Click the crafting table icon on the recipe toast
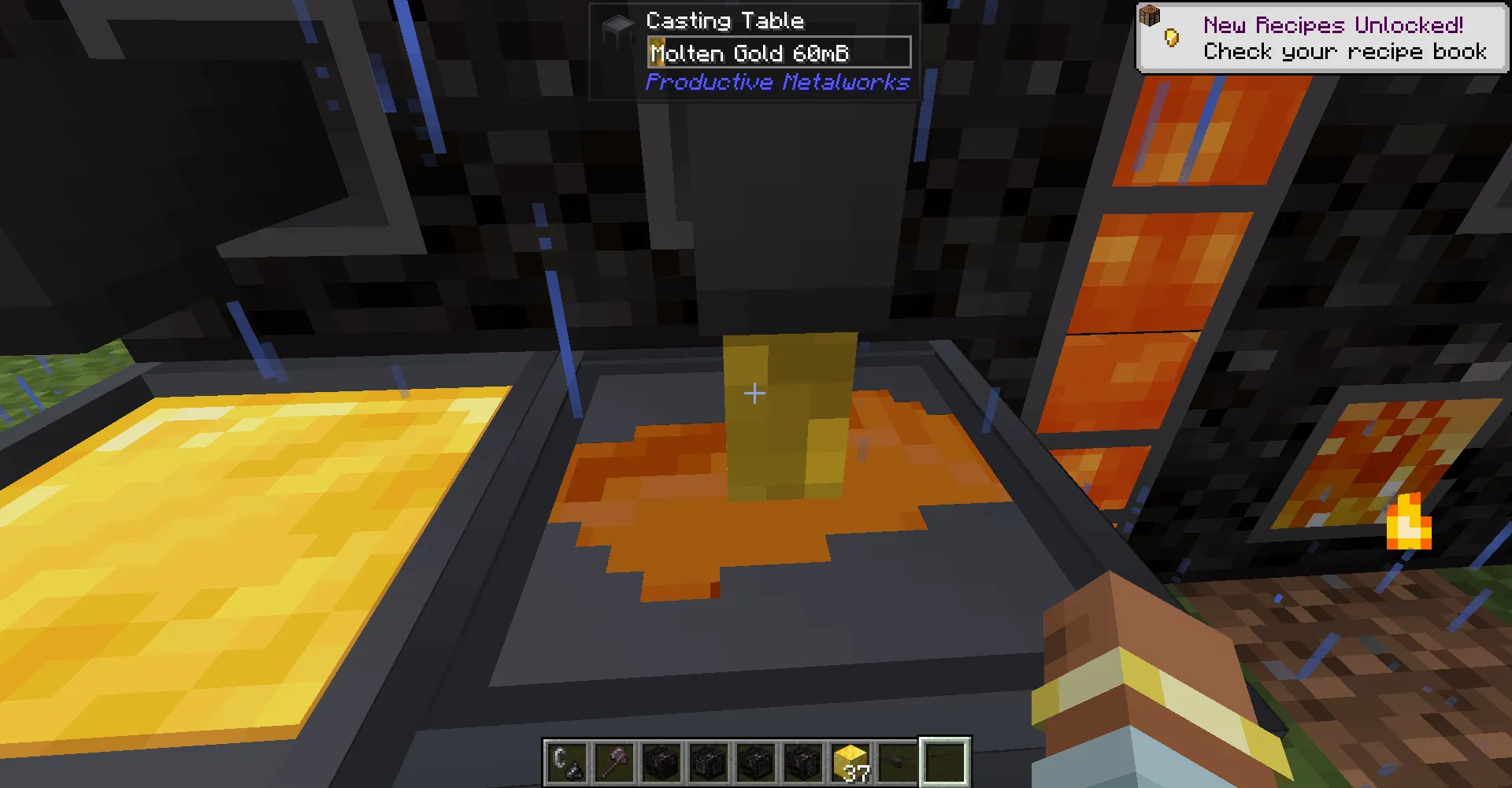This screenshot has width=1512, height=788. (x=1151, y=16)
